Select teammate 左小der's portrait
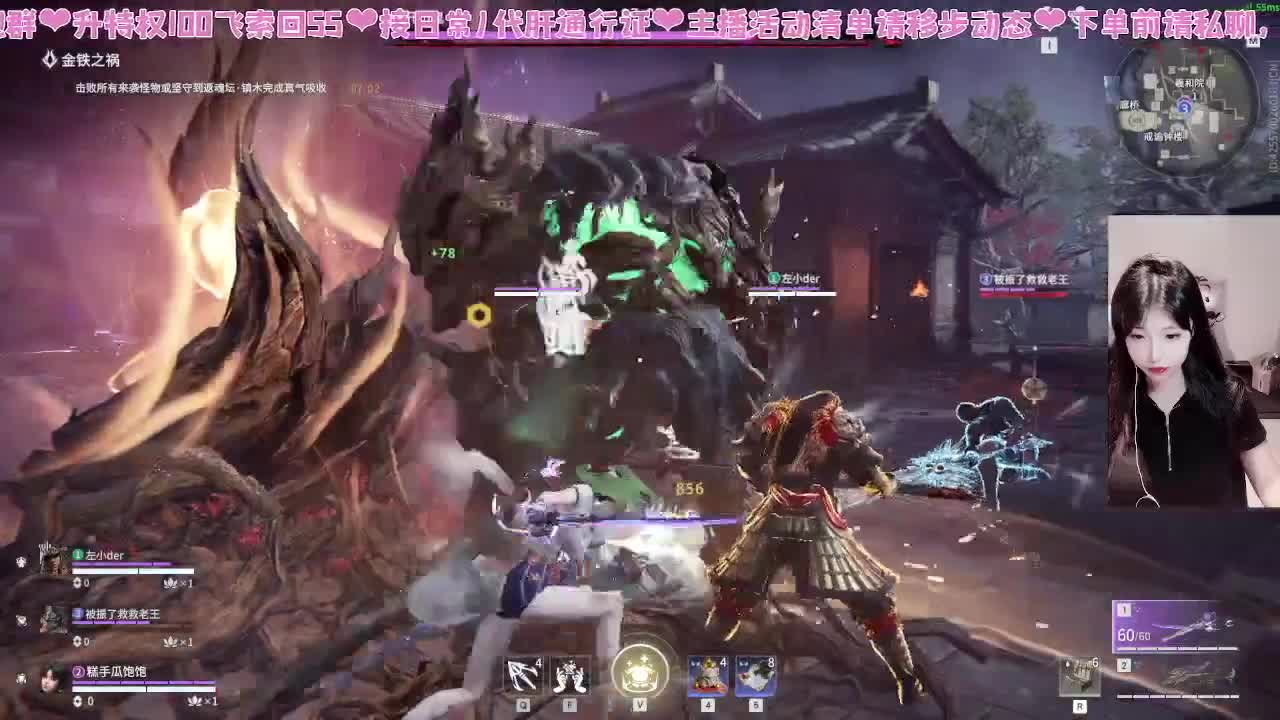1280x720 pixels. coord(53,562)
